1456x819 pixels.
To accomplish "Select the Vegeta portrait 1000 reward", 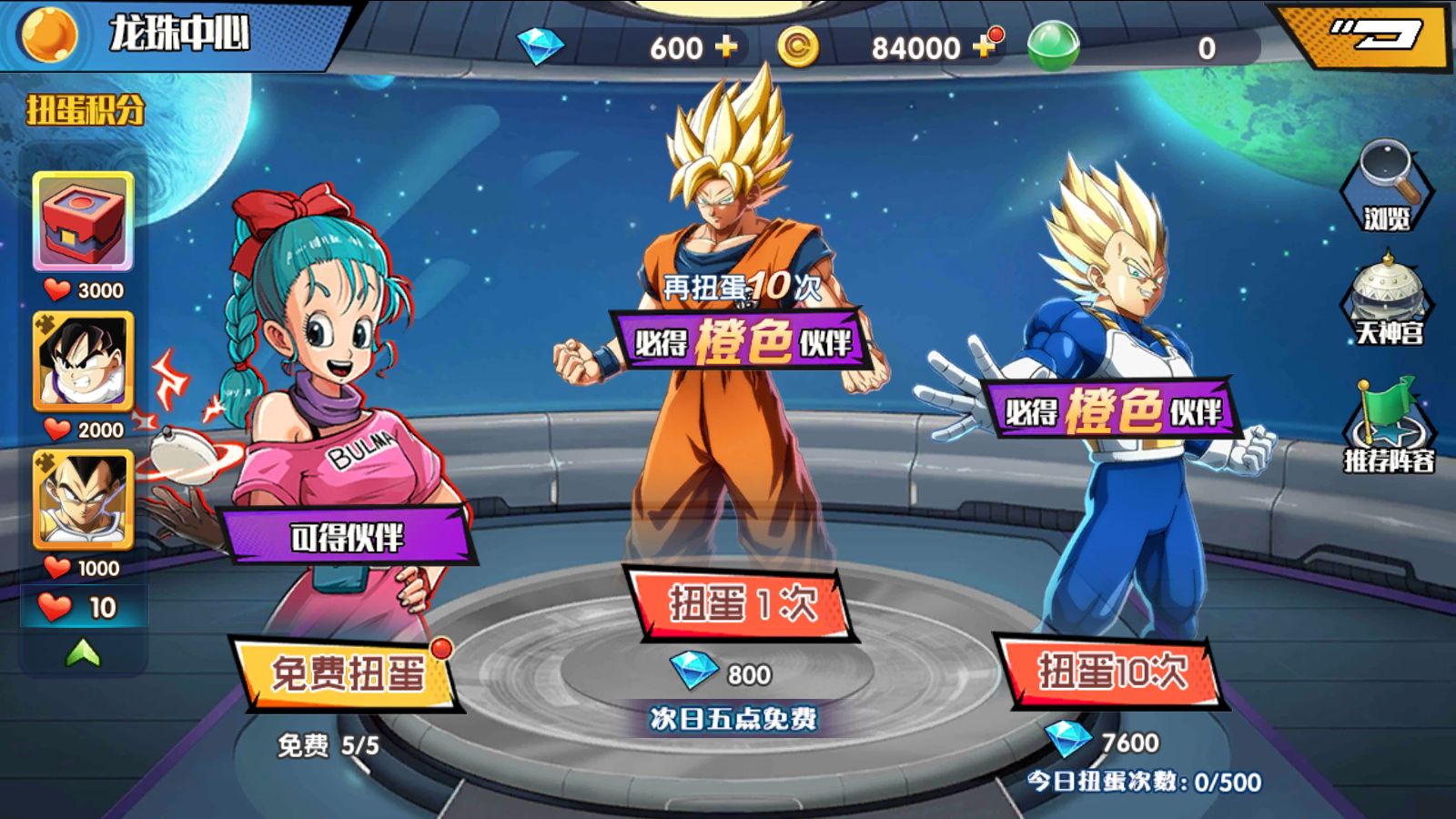I will point(84,500).
